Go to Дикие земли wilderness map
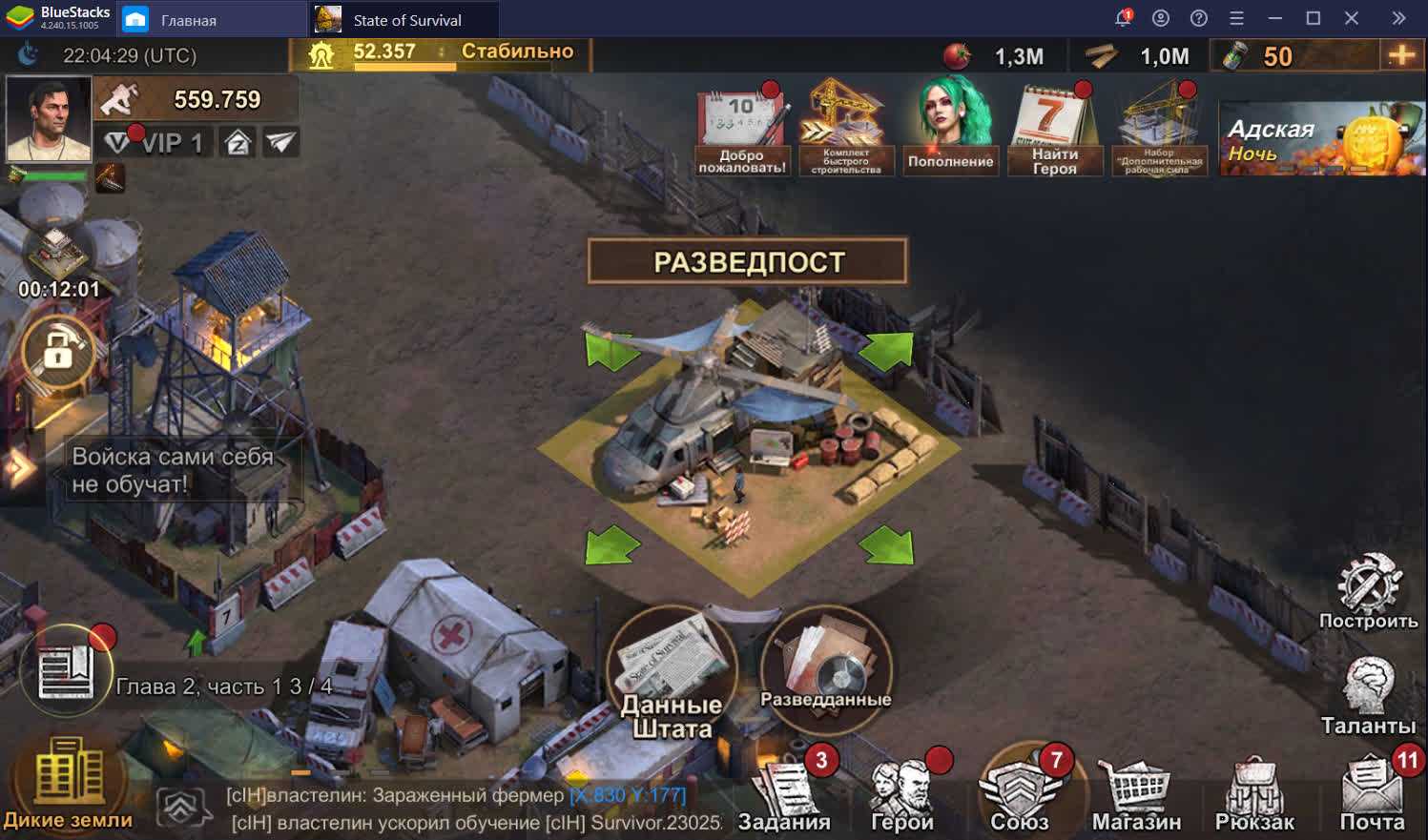 (x=68, y=784)
